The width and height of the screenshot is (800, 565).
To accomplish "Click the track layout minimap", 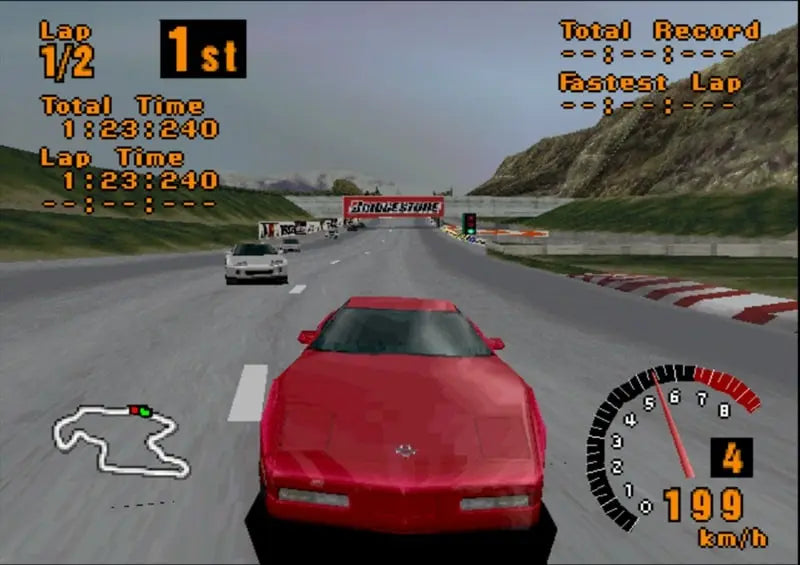I will [120, 440].
